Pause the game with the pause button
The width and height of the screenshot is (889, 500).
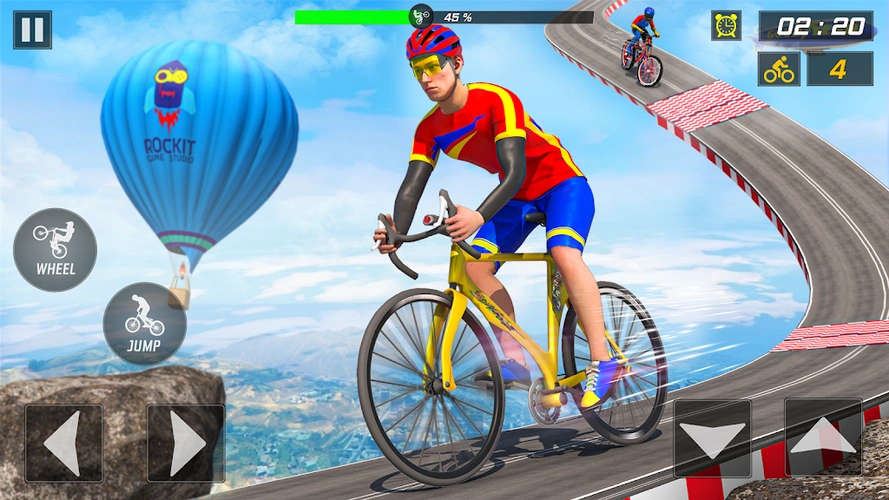[x=32, y=30]
